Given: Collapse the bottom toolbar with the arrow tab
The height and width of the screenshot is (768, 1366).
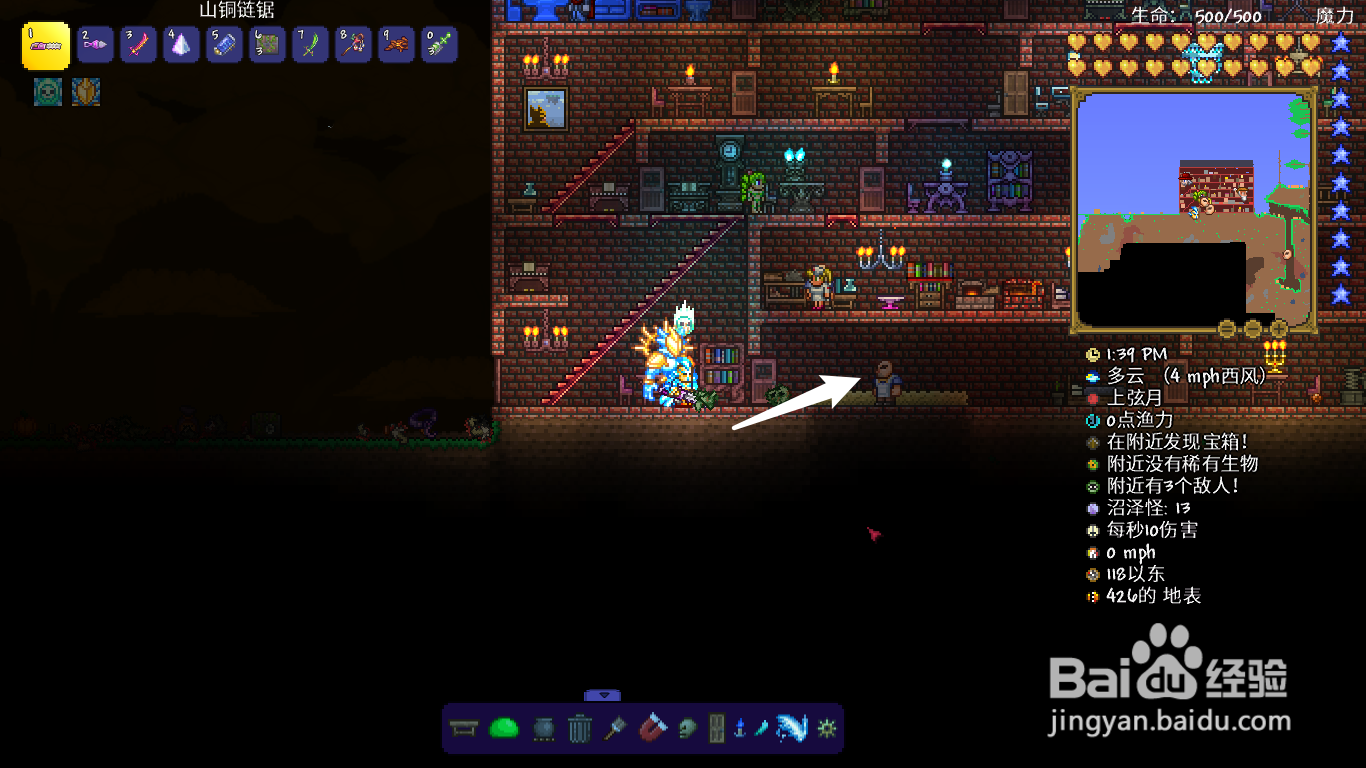Looking at the screenshot, I should coord(603,695).
